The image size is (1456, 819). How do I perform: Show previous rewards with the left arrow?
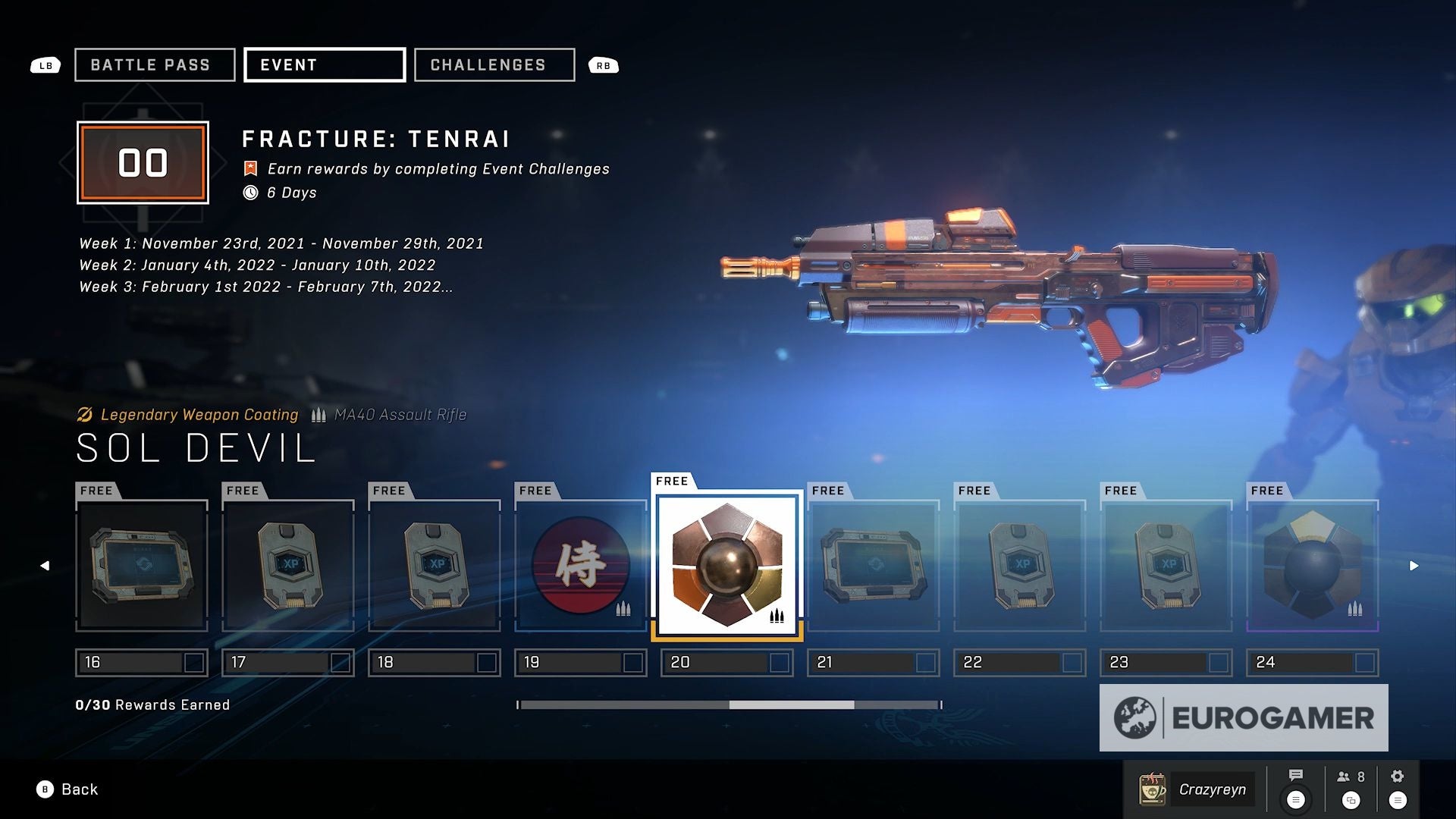point(45,566)
